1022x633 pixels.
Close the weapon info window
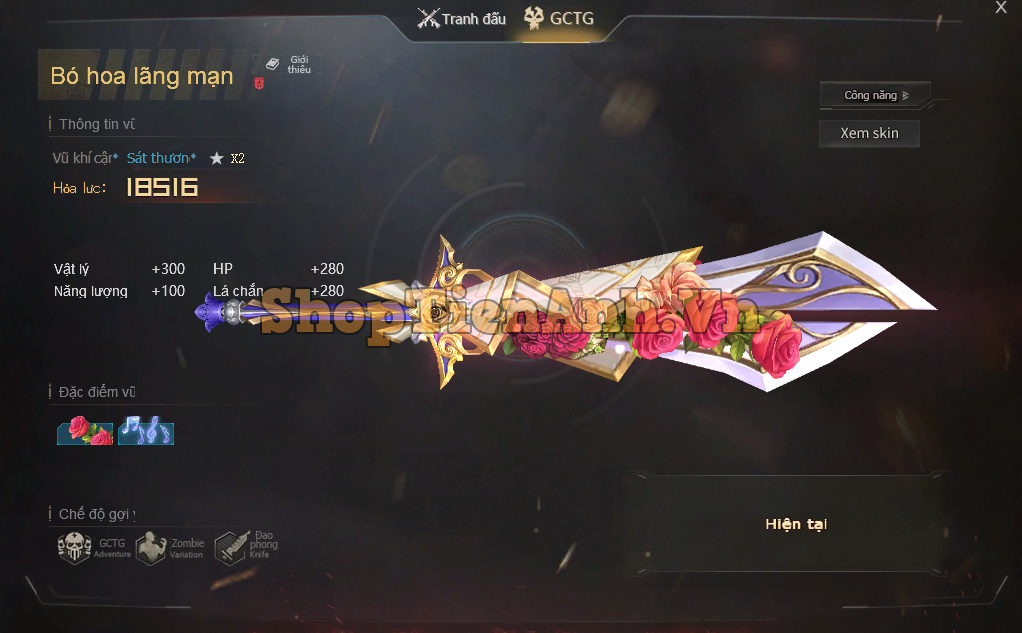coord(1001,8)
